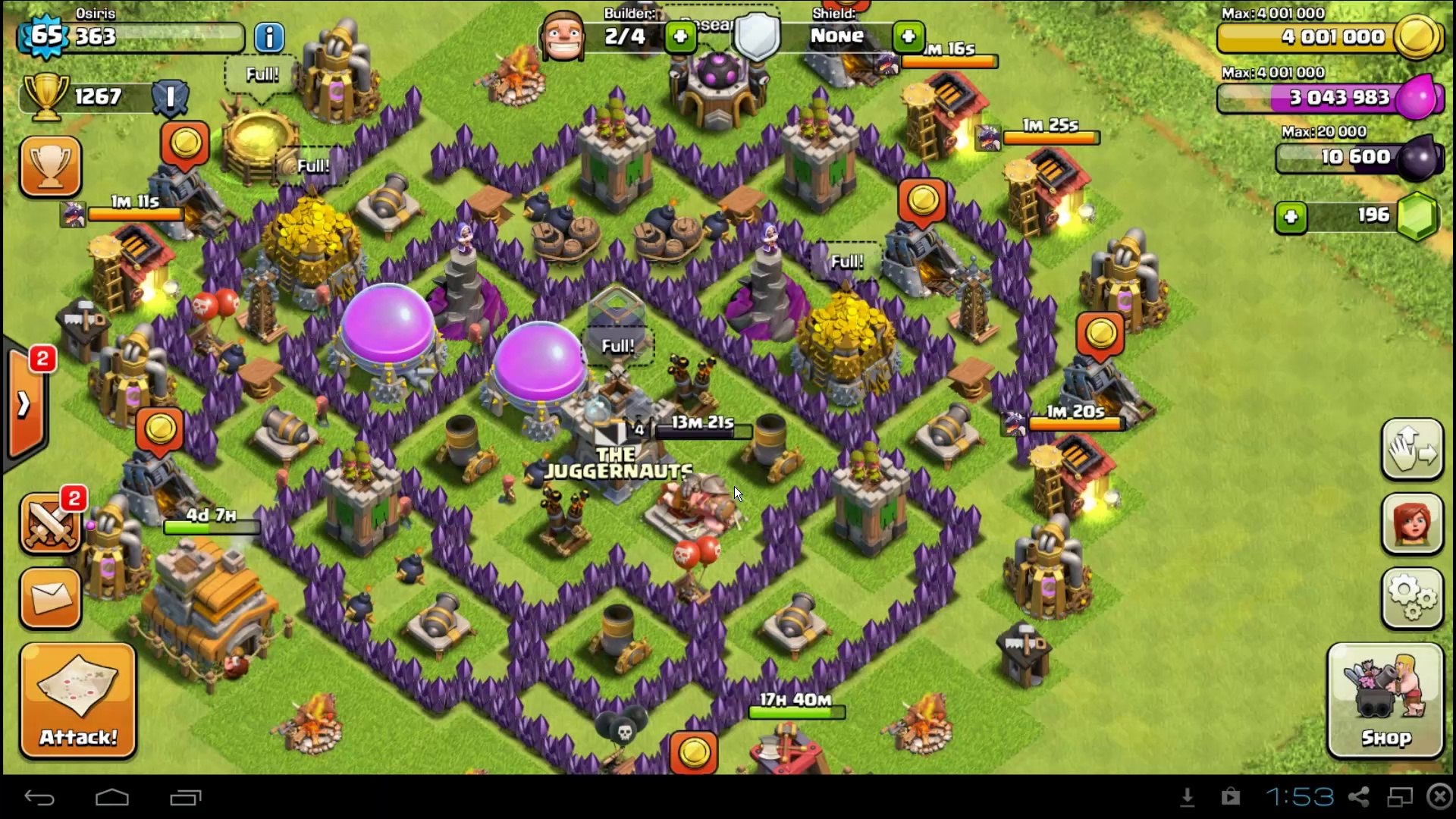Tap the info (i) icon beside player name
The image size is (1456, 819).
click(x=269, y=38)
